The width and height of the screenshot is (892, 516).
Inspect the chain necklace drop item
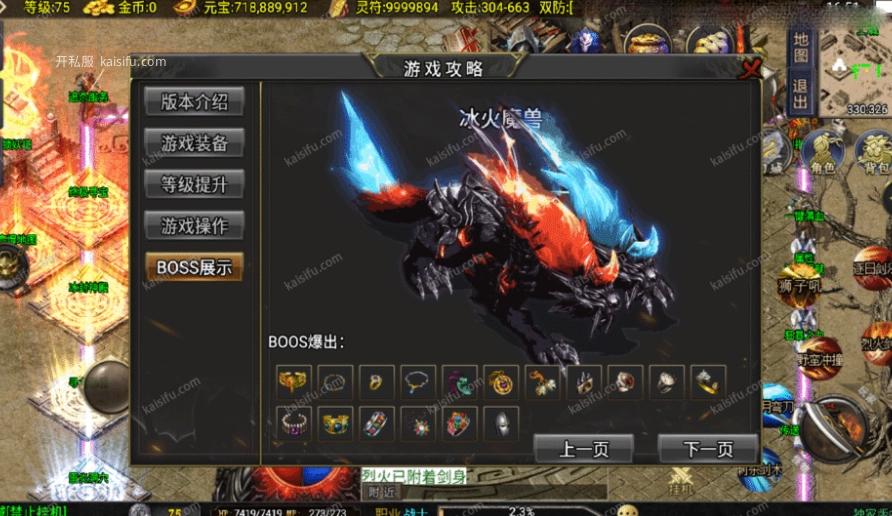point(417,382)
